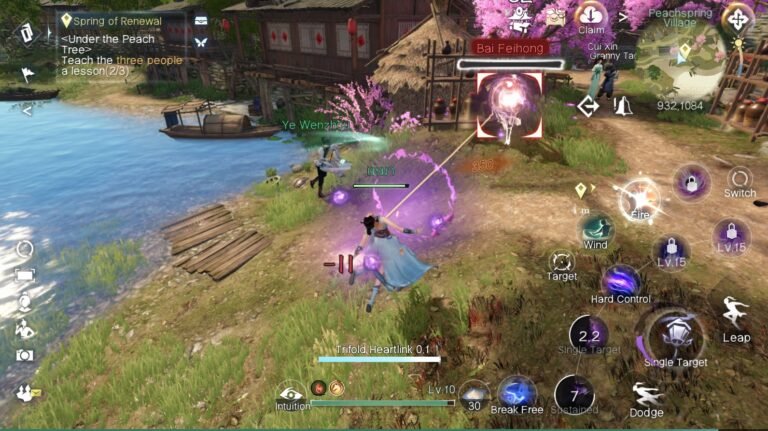Toggle Intuition eye mode
Image resolution: width=768 pixels, height=431 pixels.
click(290, 394)
